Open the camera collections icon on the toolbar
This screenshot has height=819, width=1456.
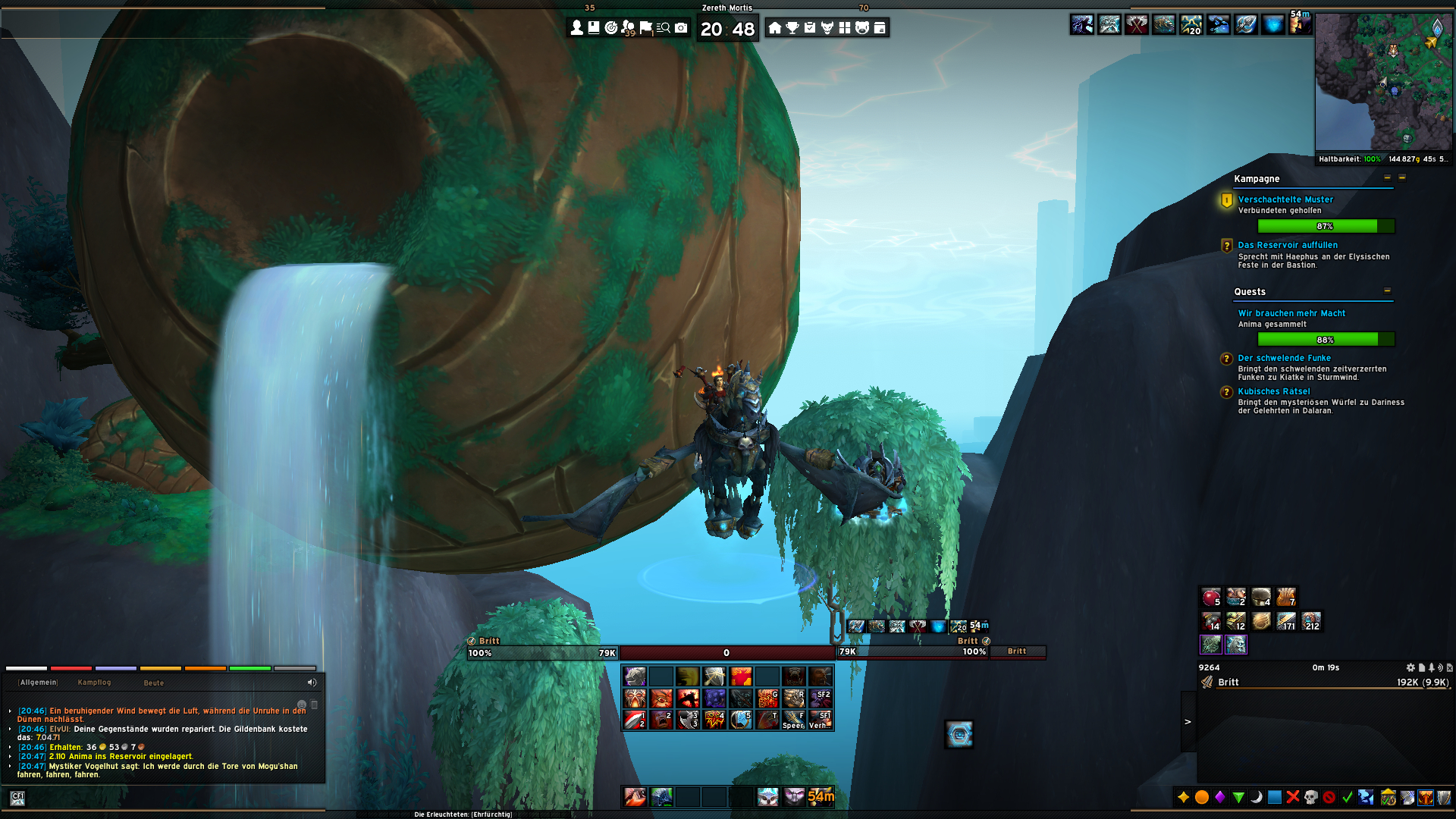tap(682, 28)
